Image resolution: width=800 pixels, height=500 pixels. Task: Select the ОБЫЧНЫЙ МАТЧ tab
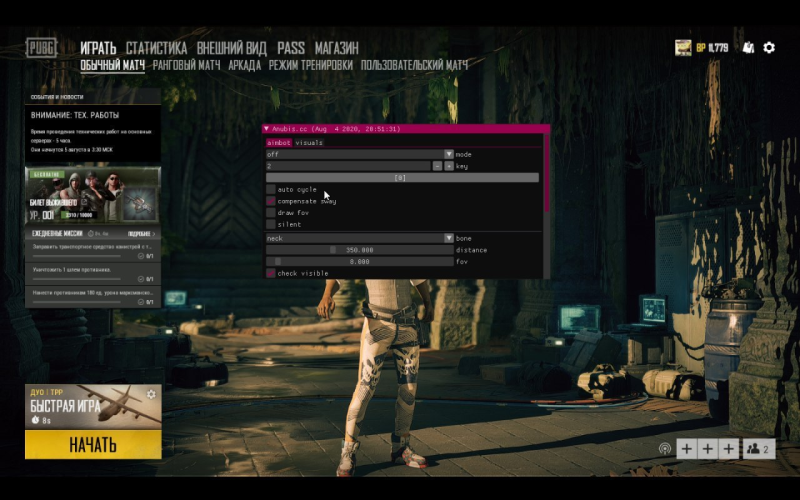[x=112, y=66]
